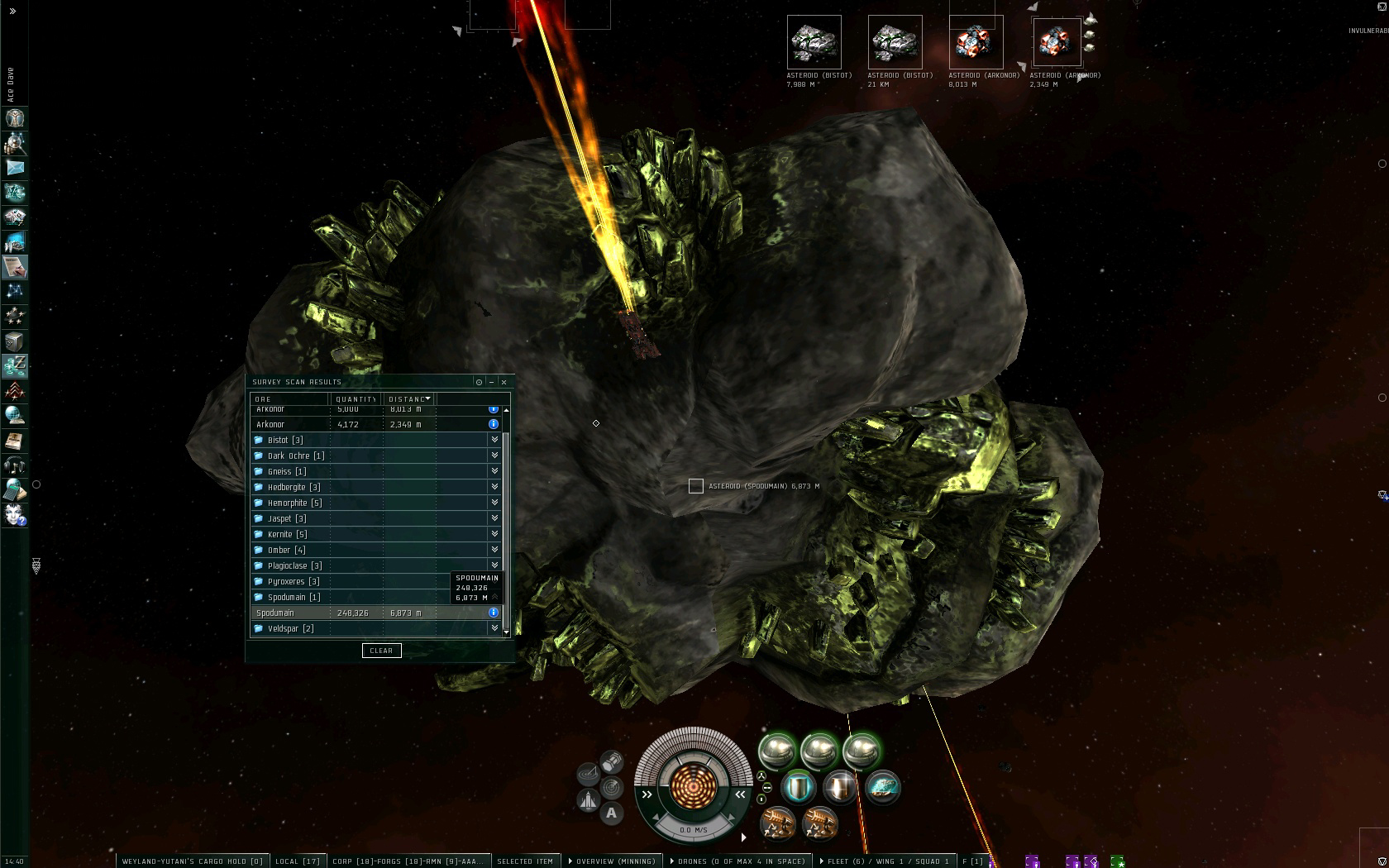Screen dimensions: 1389x868
Task: Open the mail envelope icon in sidebar
Action: pos(15,168)
